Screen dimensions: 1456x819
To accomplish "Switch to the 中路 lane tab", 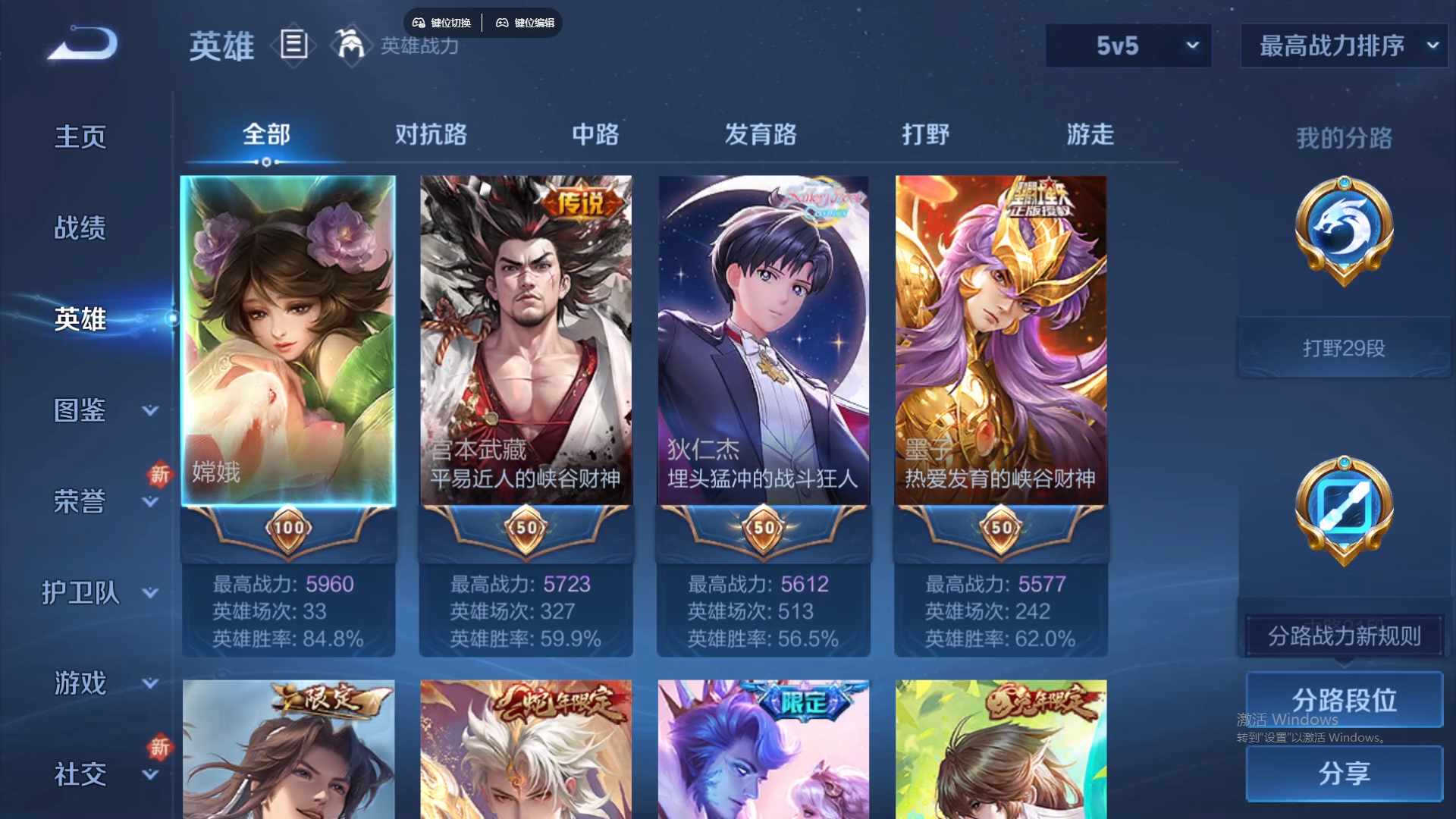I will pos(595,134).
